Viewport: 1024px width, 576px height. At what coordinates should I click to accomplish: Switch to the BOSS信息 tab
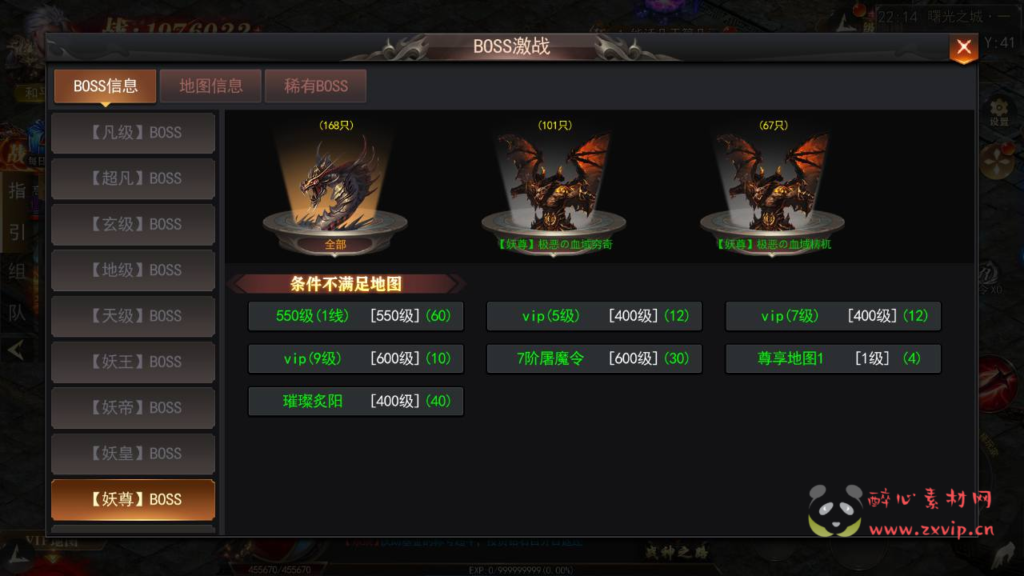pos(105,86)
